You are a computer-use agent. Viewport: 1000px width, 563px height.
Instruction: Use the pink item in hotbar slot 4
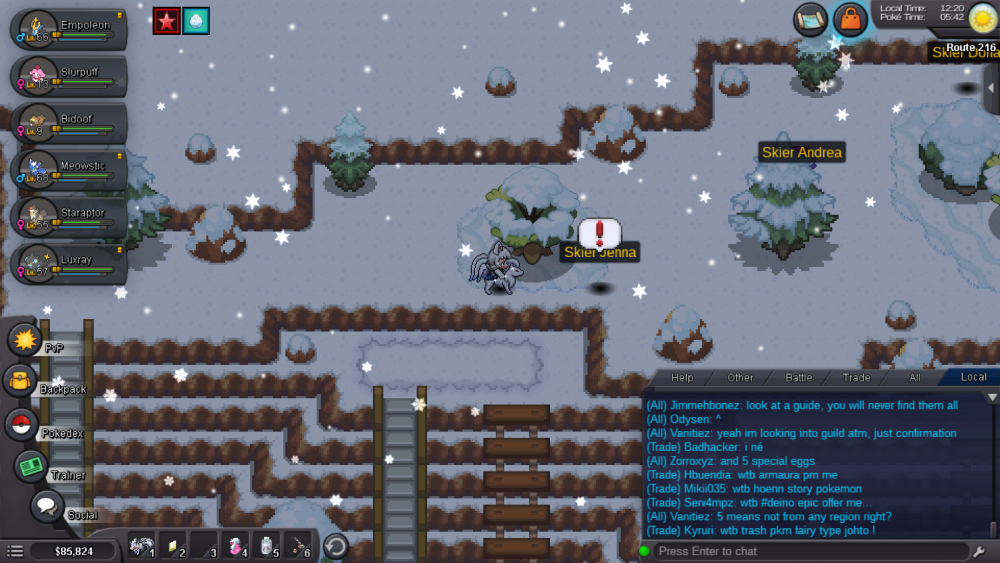tap(236, 547)
